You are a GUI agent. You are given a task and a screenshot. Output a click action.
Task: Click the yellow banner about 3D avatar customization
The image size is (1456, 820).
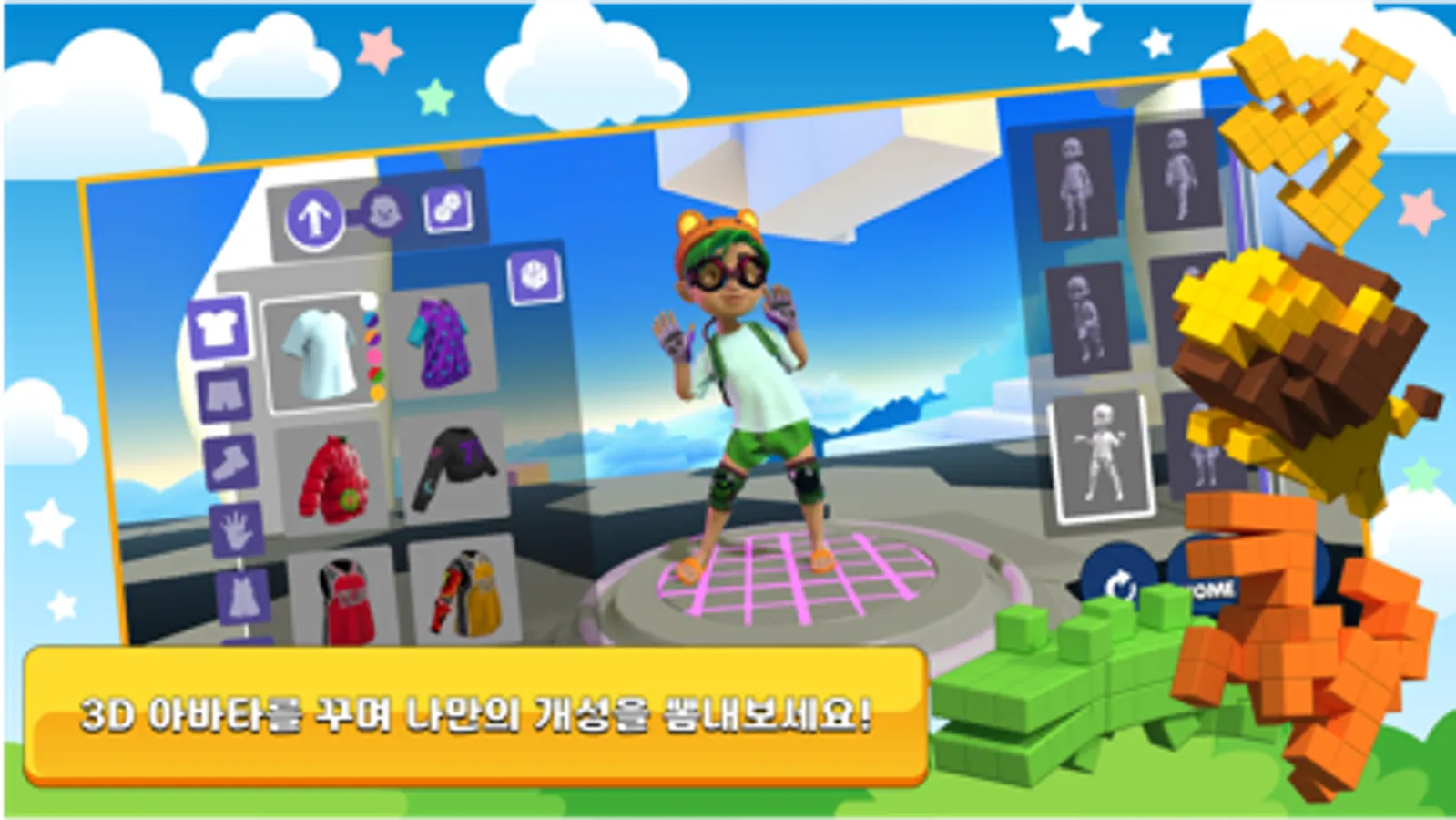pyautogui.click(x=473, y=715)
